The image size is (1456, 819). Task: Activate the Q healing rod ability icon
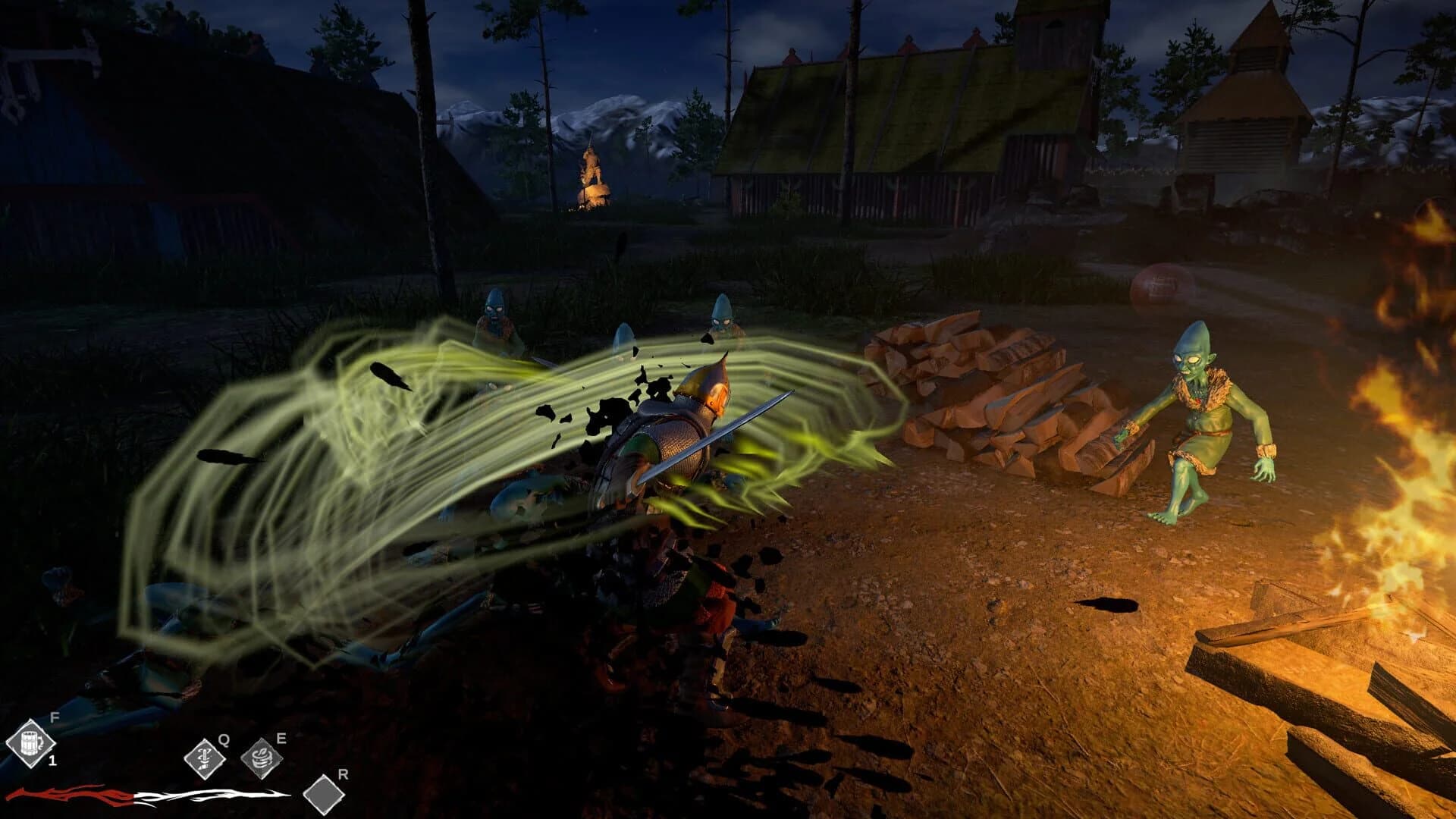click(x=203, y=758)
